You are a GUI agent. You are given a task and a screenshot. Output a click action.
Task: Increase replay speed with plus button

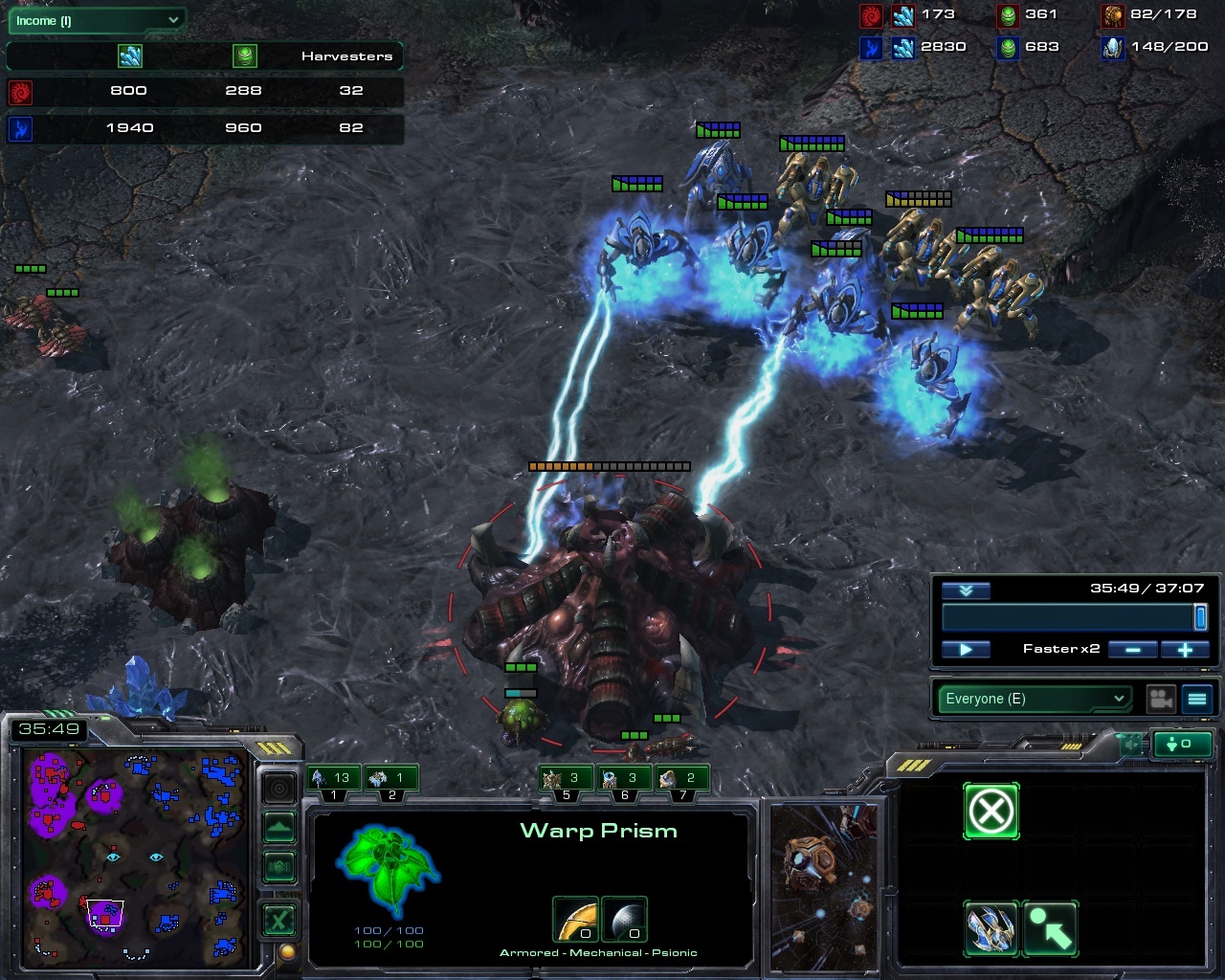(x=1185, y=649)
